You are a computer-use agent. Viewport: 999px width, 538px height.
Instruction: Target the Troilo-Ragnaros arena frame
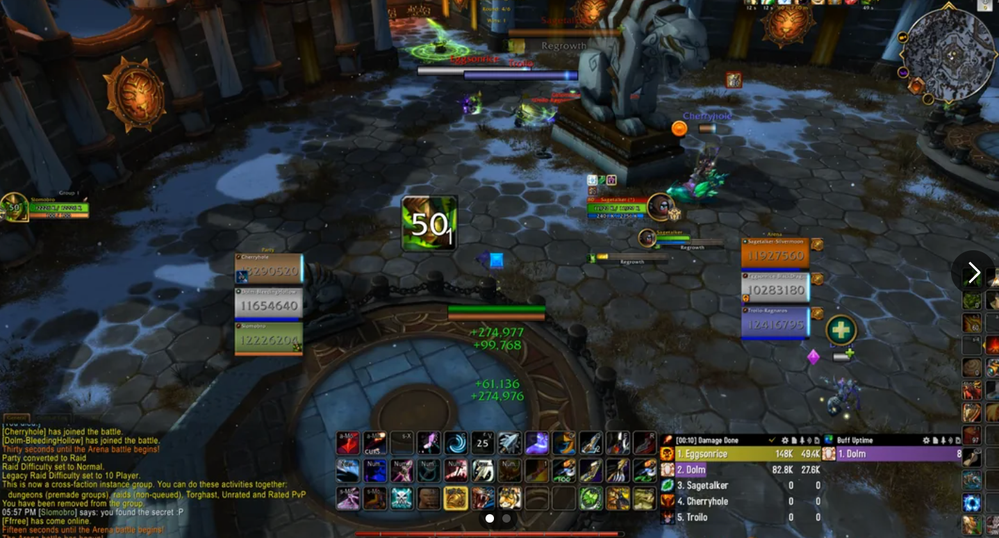pyautogui.click(x=775, y=323)
